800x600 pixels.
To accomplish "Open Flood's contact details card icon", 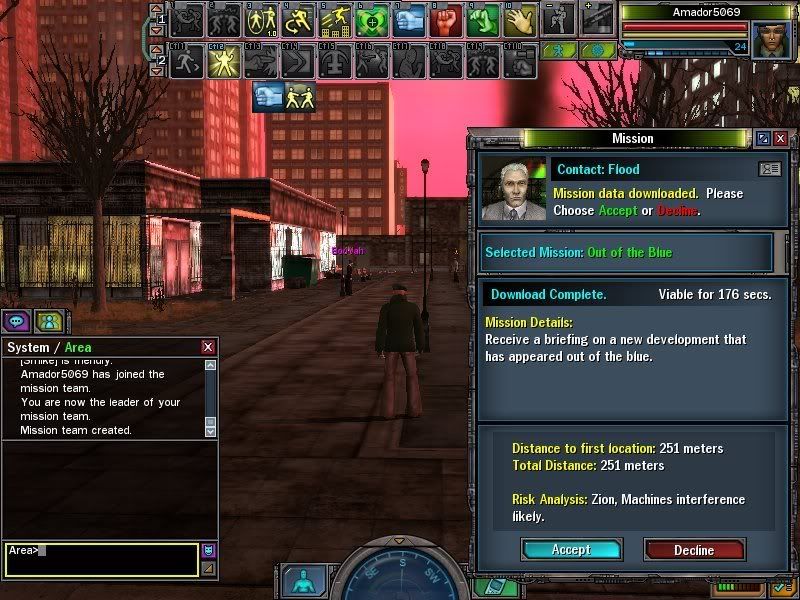I will 769,169.
